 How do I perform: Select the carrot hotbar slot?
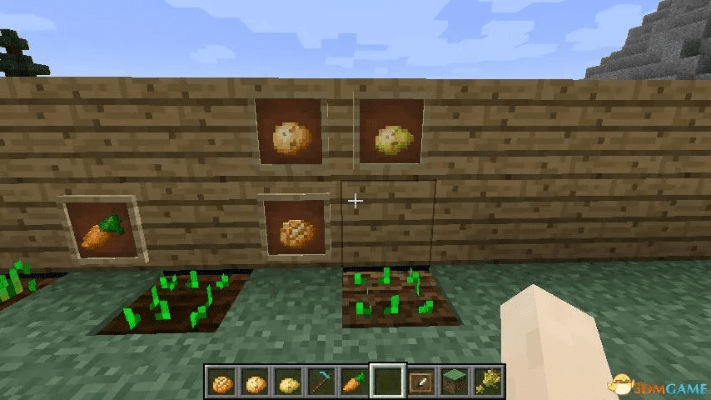pyautogui.click(x=354, y=381)
